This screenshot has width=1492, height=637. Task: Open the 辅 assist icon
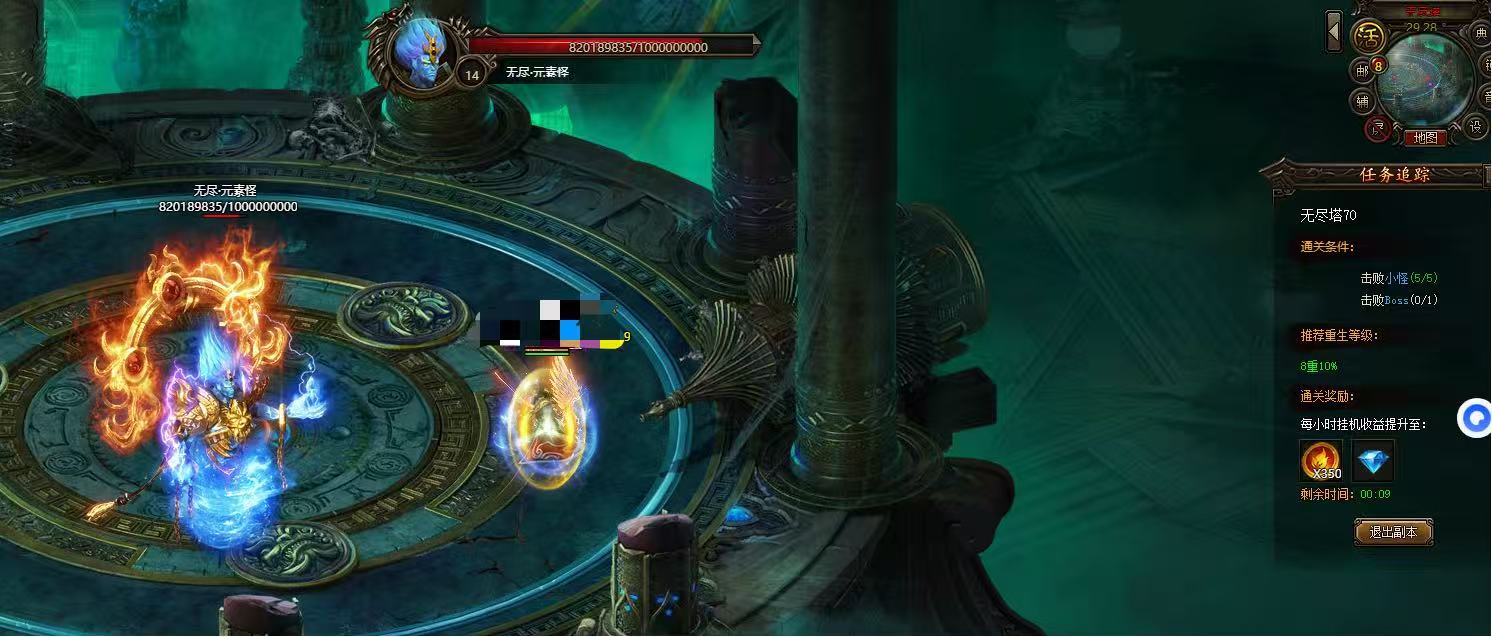tap(1362, 100)
